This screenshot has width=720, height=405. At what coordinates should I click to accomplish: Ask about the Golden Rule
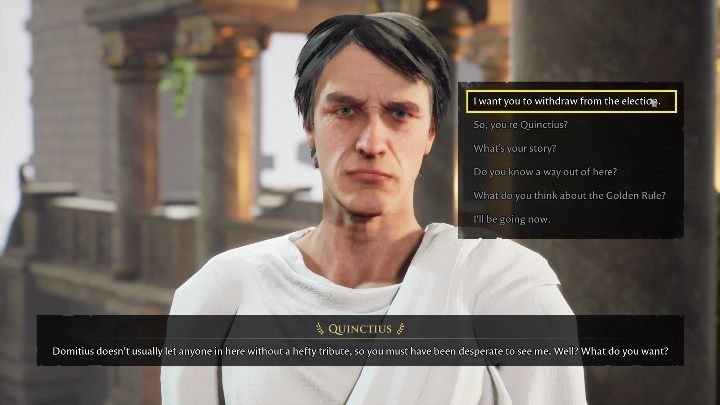click(x=569, y=195)
